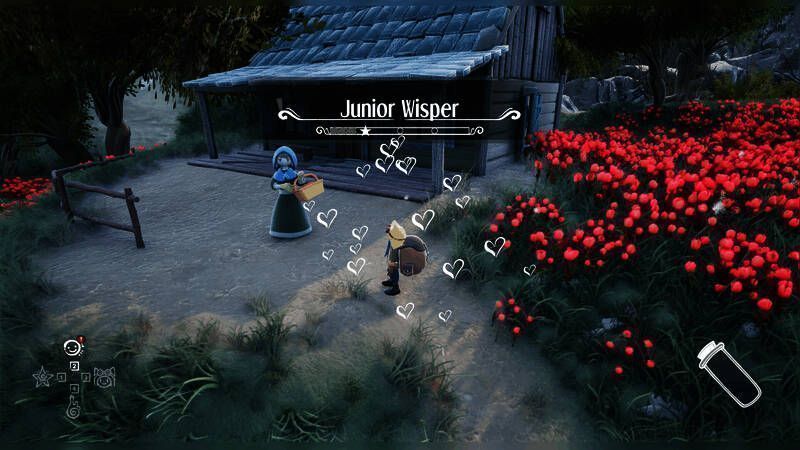Open the empty jar item
The width and height of the screenshot is (800, 450).
pos(728,372)
